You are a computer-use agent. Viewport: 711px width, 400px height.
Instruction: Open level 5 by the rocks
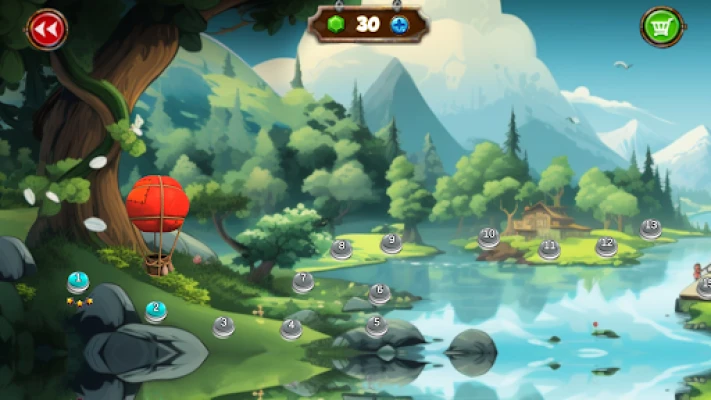pos(376,325)
